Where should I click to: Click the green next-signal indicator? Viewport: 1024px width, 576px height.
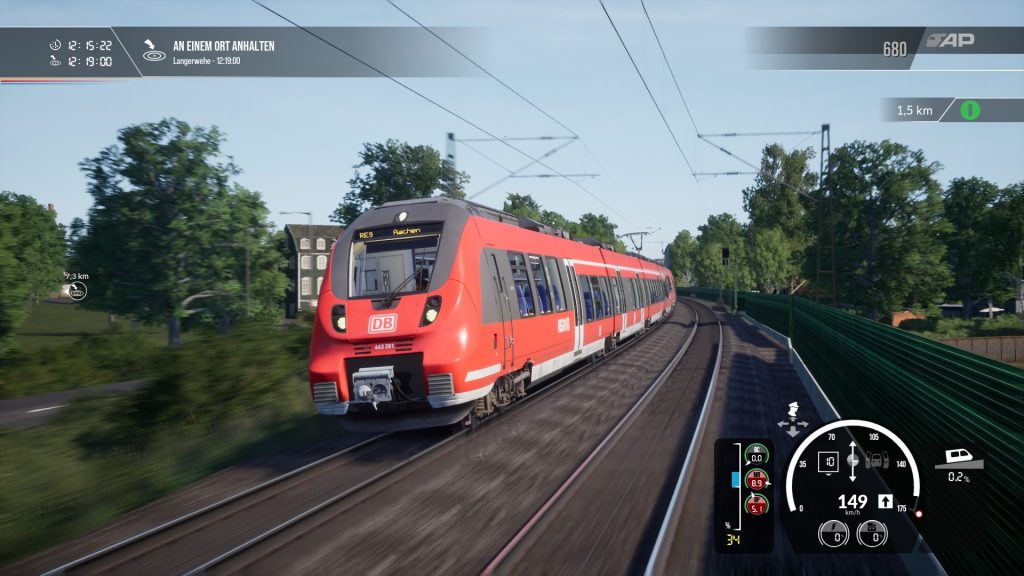click(x=970, y=110)
